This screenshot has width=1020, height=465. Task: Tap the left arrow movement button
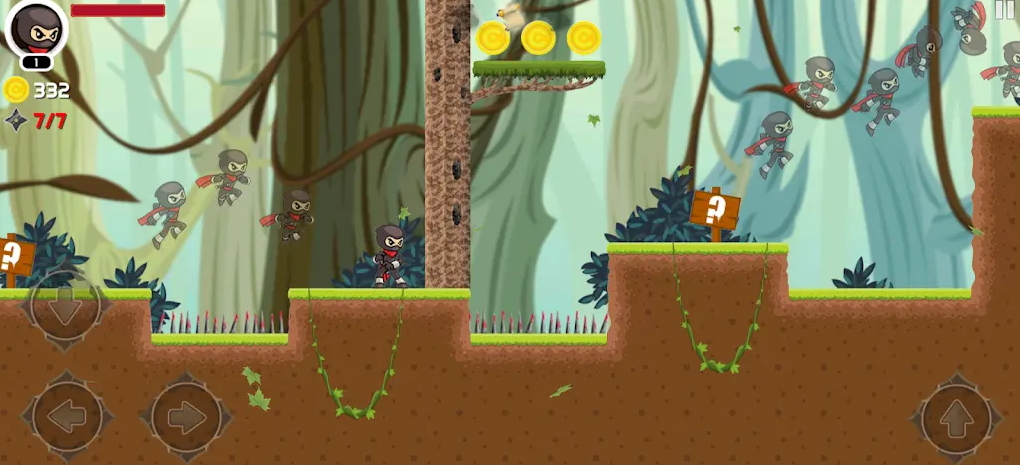pos(67,417)
